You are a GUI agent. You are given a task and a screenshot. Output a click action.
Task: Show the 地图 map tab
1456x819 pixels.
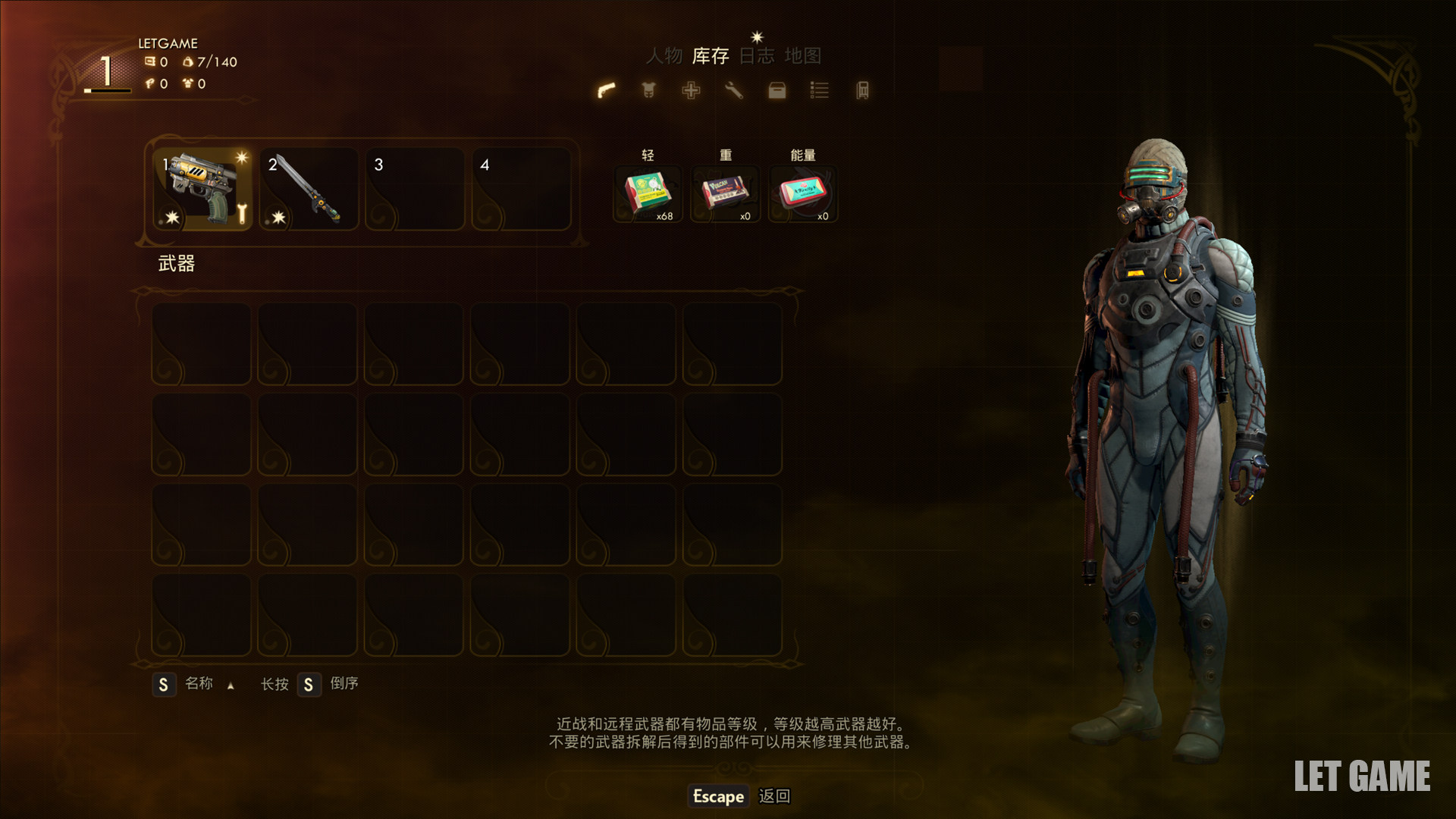pos(802,56)
